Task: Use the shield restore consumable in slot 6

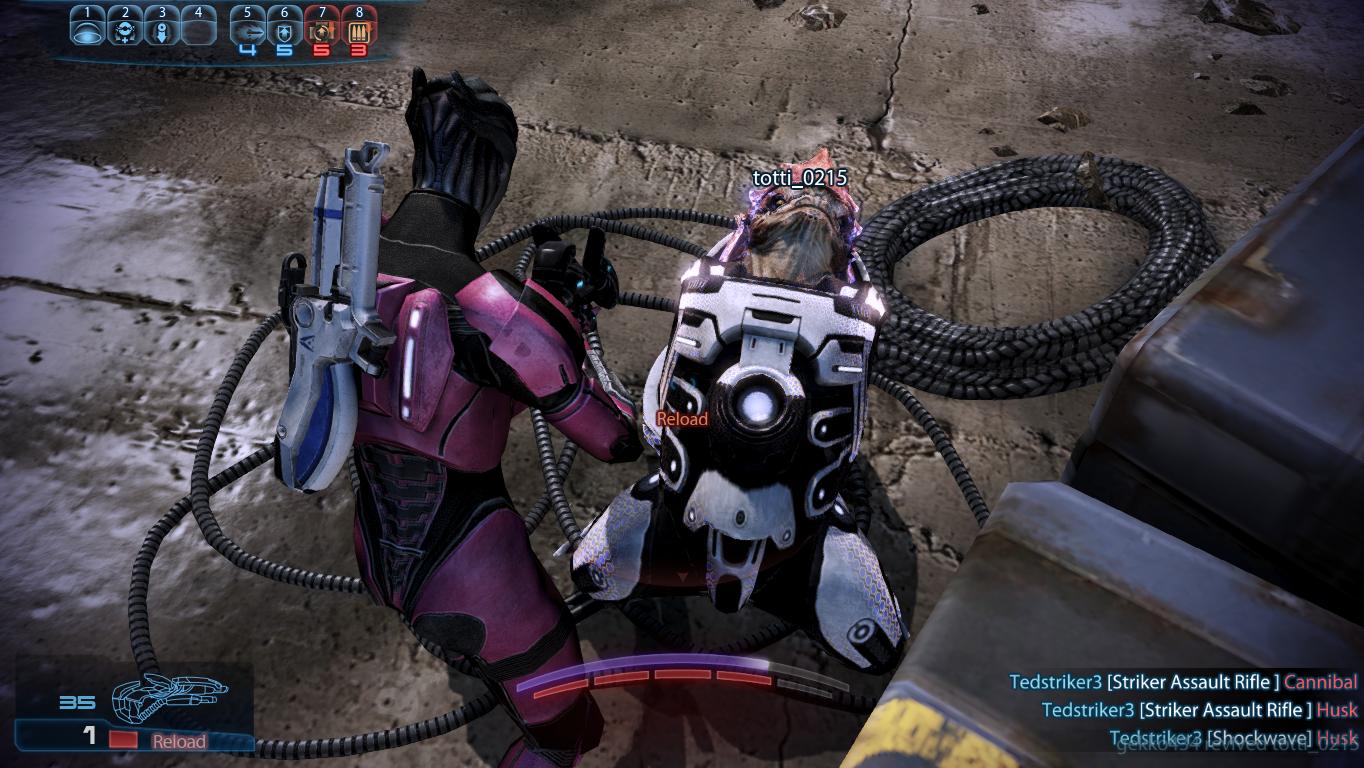Action: click(x=285, y=31)
